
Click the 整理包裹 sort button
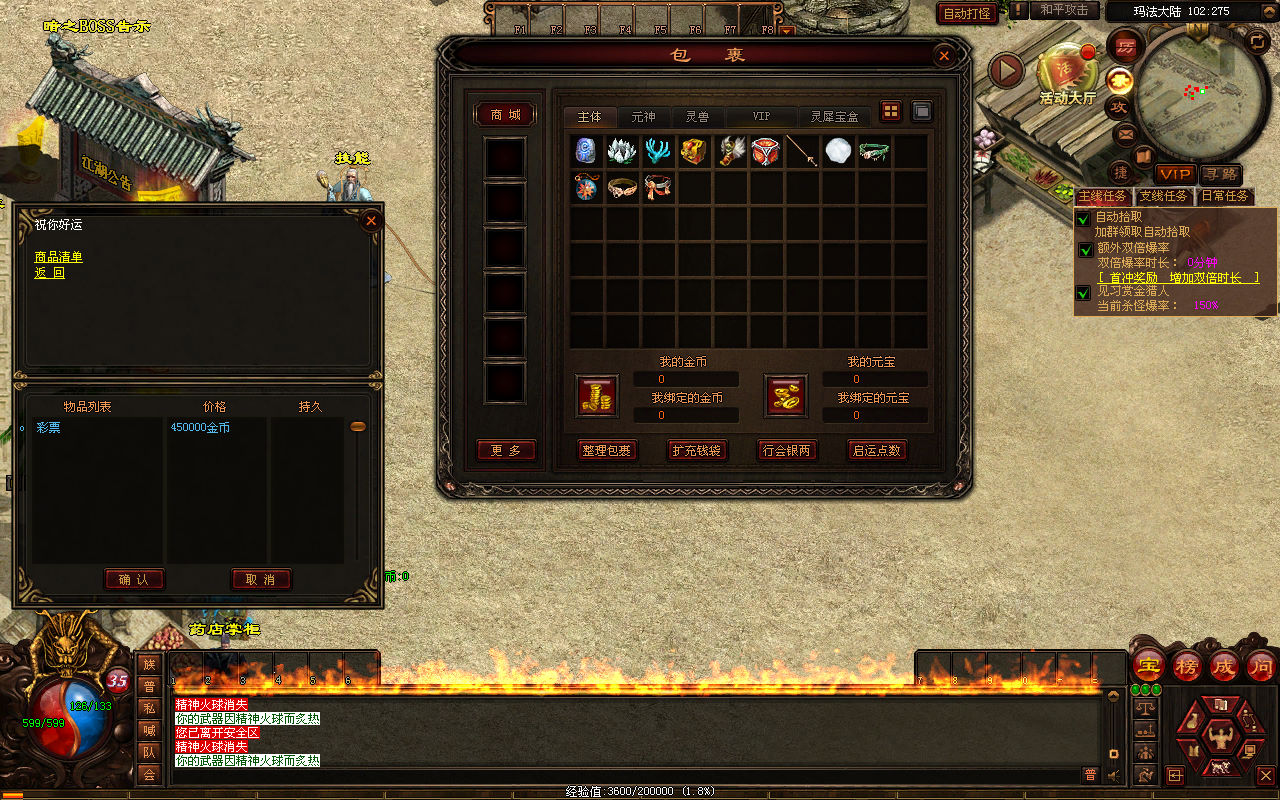tap(607, 451)
